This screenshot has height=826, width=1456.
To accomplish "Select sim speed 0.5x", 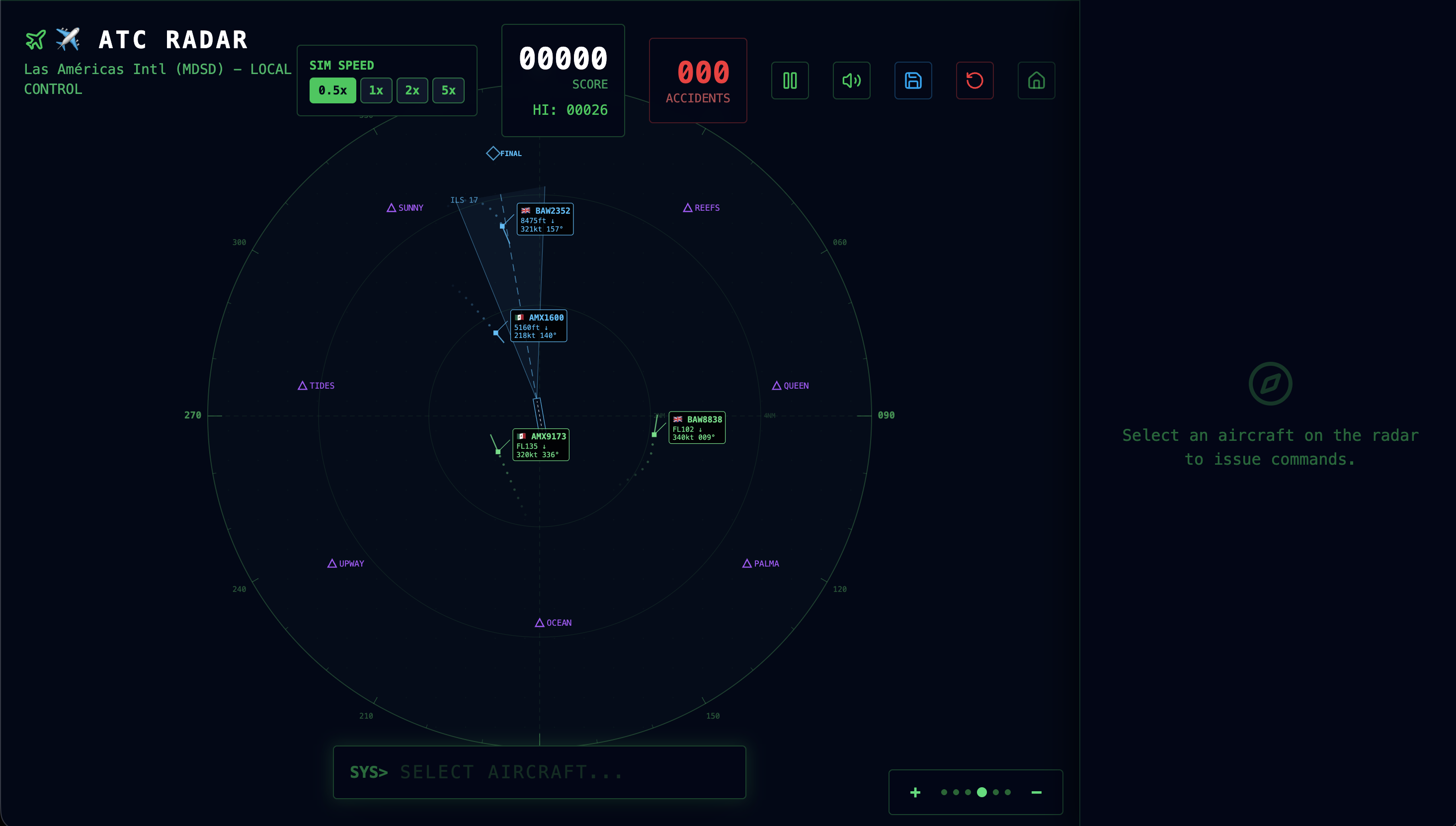I will 332,89.
